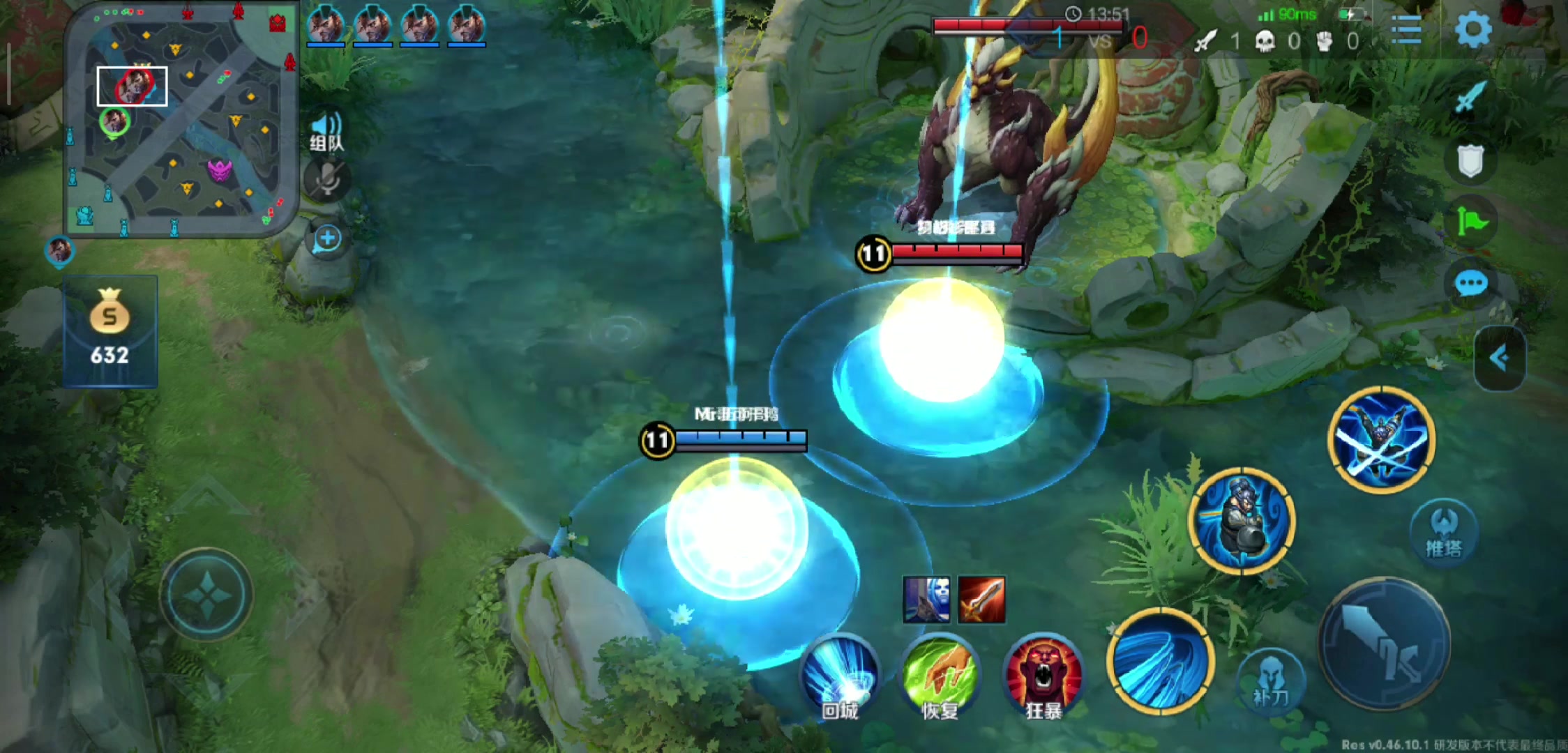Click the red sword equipment icon
This screenshot has height=753, width=1568.
(981, 599)
